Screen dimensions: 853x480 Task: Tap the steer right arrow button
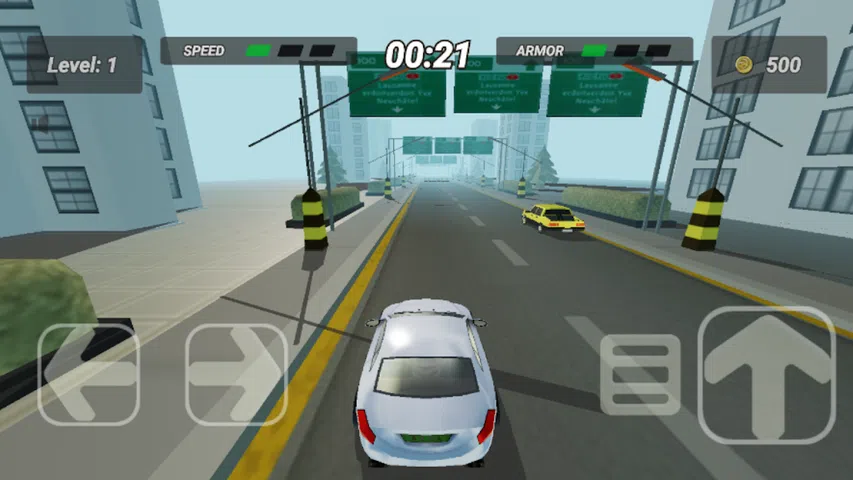click(237, 374)
